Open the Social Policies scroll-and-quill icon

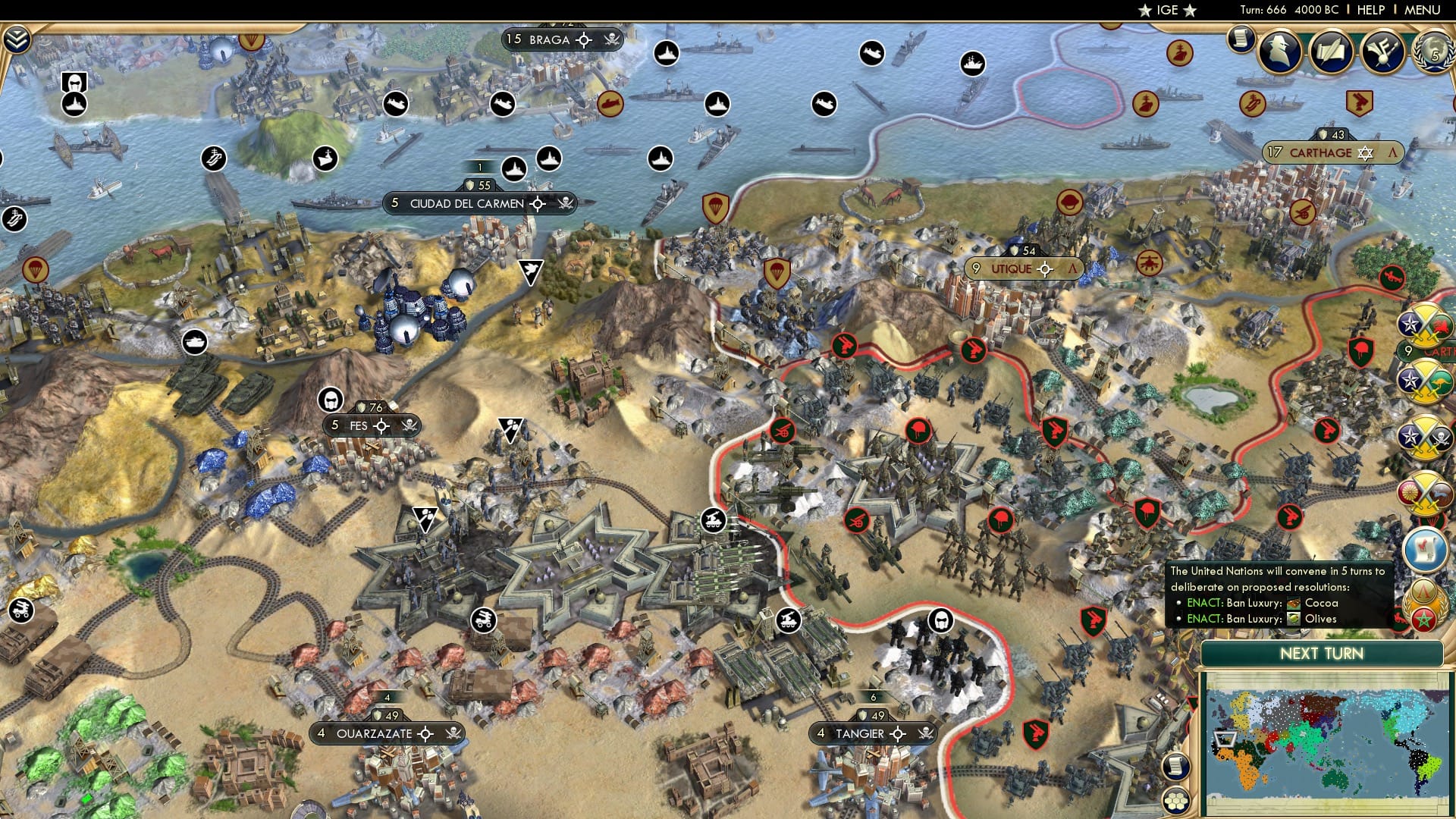[x=1332, y=51]
